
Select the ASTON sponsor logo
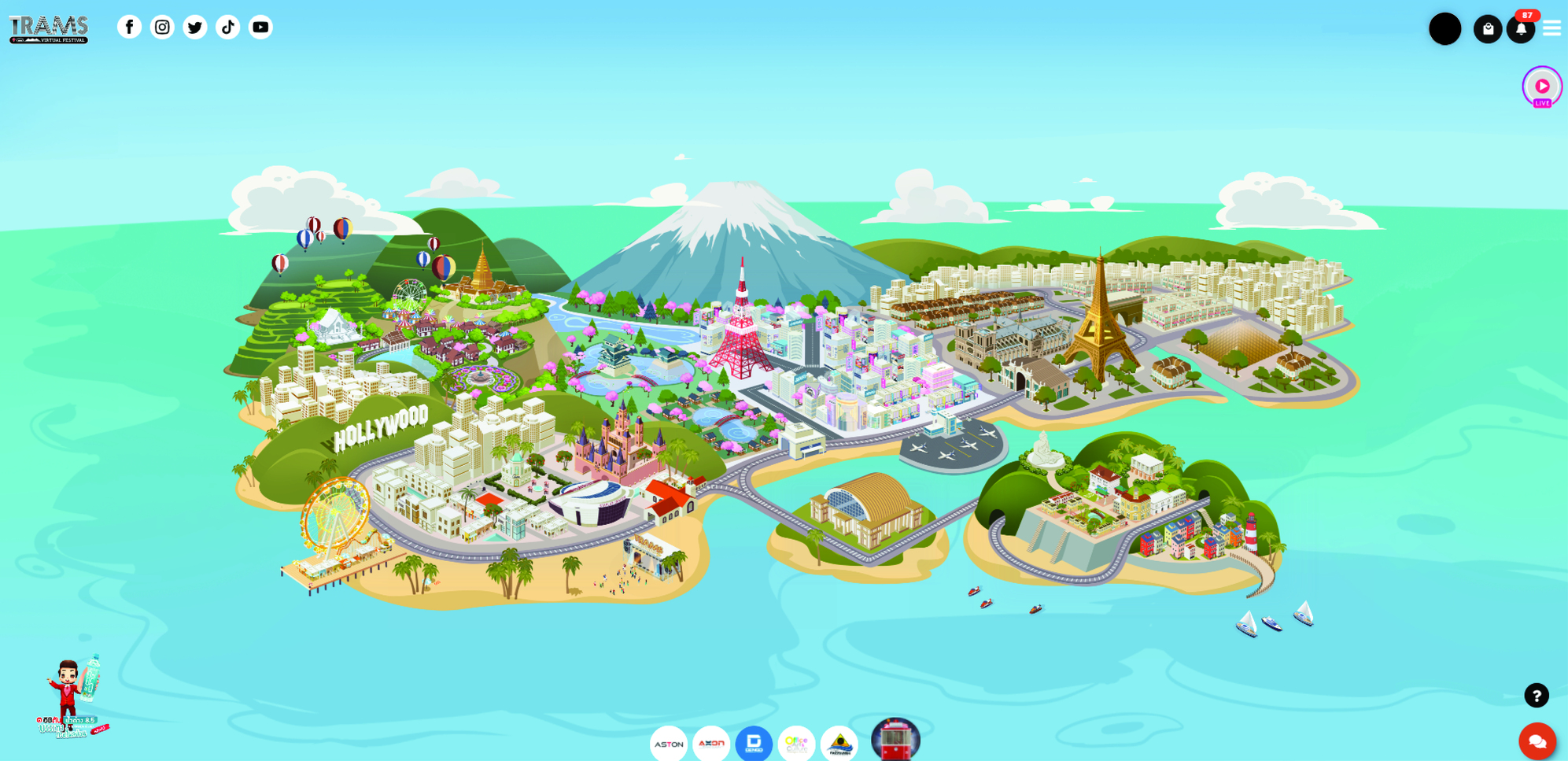point(669,744)
